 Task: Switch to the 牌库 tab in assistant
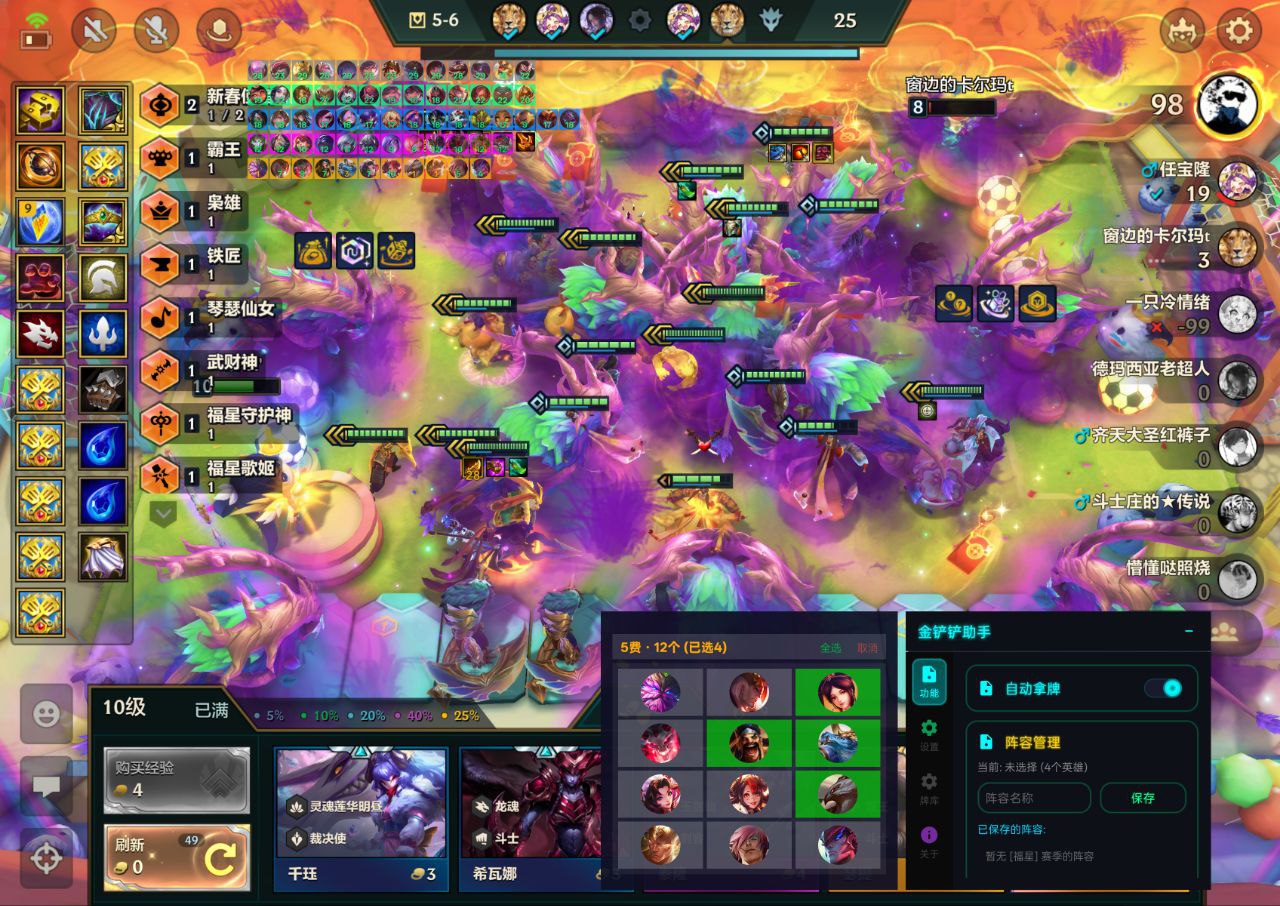929,787
